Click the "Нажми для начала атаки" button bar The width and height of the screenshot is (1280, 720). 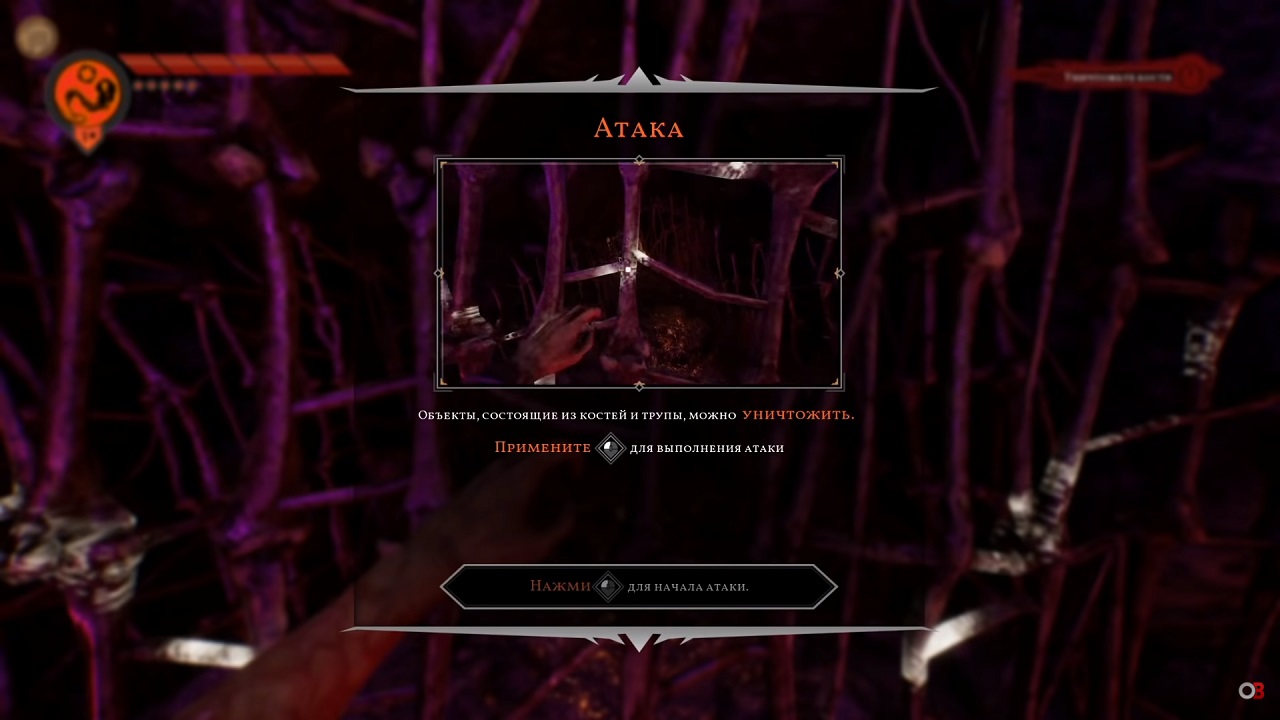click(x=638, y=587)
